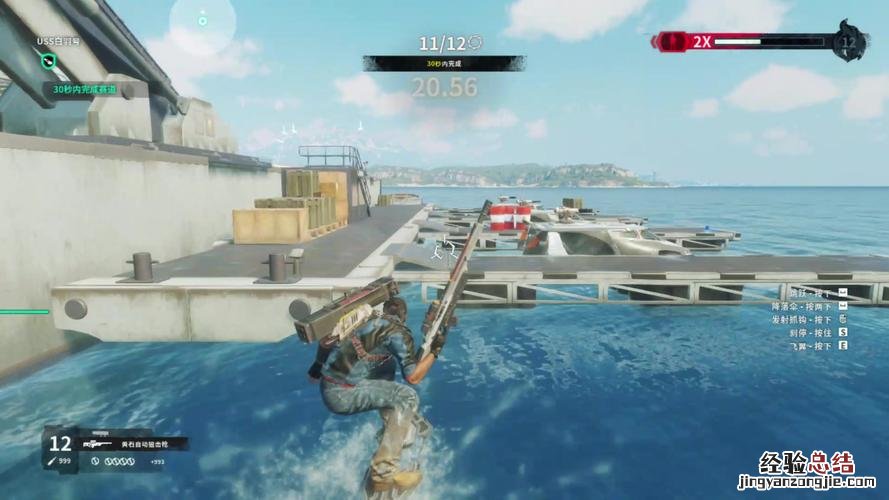Click the chaos level 12 badge

click(851, 42)
